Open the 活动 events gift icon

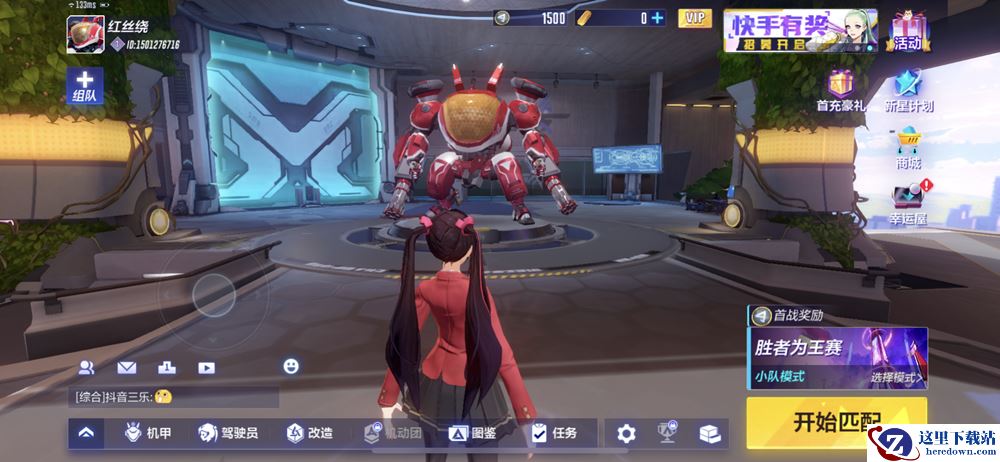coord(907,30)
